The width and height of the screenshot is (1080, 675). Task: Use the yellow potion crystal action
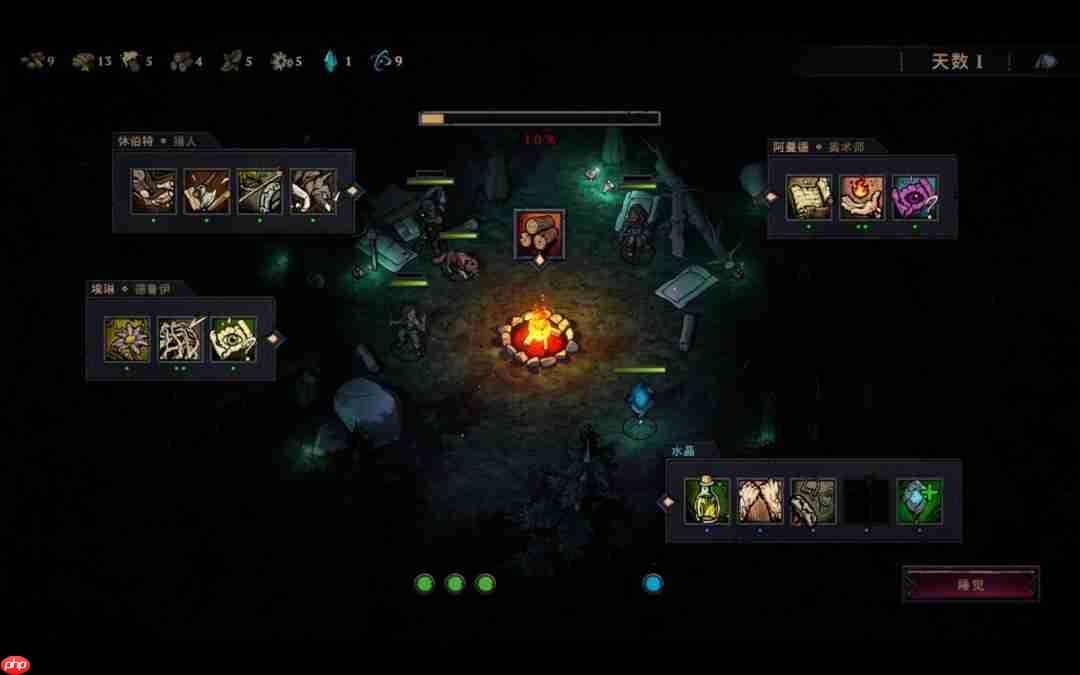pyautogui.click(x=706, y=501)
